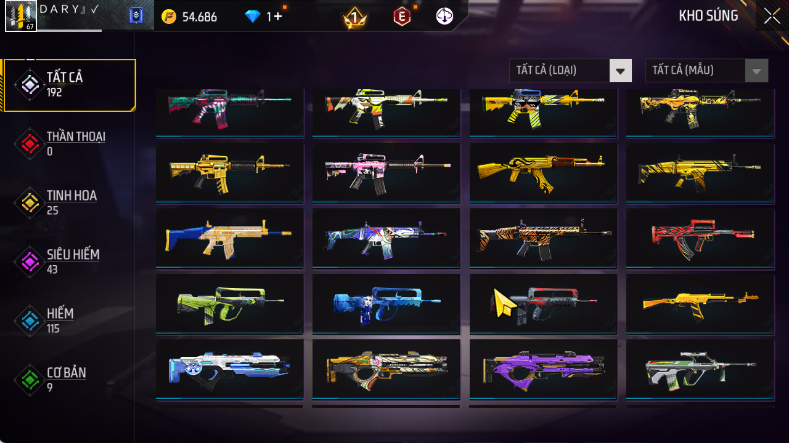This screenshot has width=789, height=443.
Task: Open the Tất Cả (Loại) type dropdown
Action: pos(571,71)
